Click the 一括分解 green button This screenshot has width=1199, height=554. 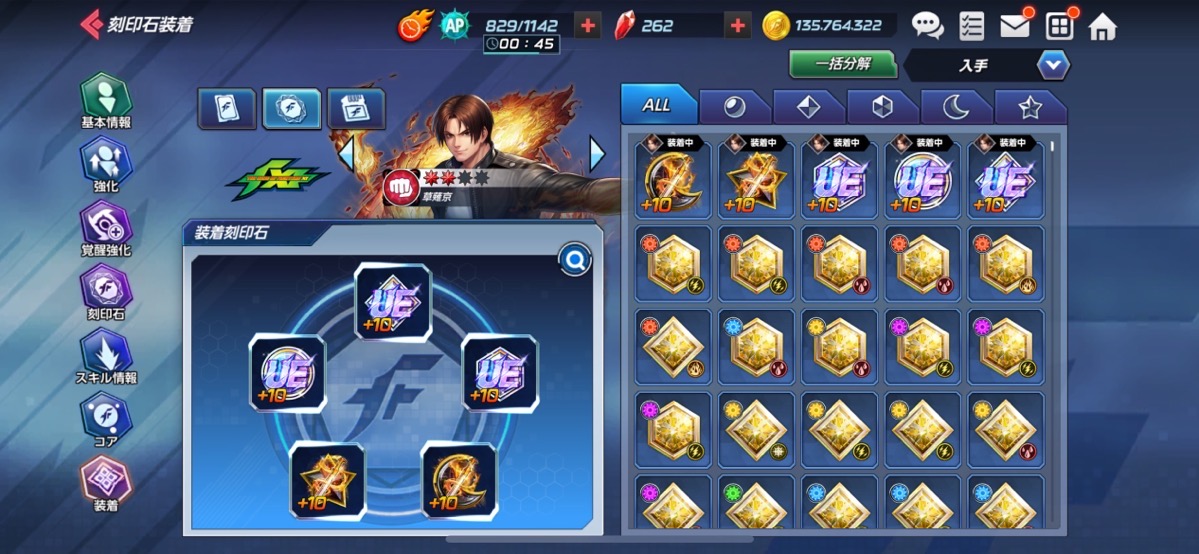tap(843, 65)
